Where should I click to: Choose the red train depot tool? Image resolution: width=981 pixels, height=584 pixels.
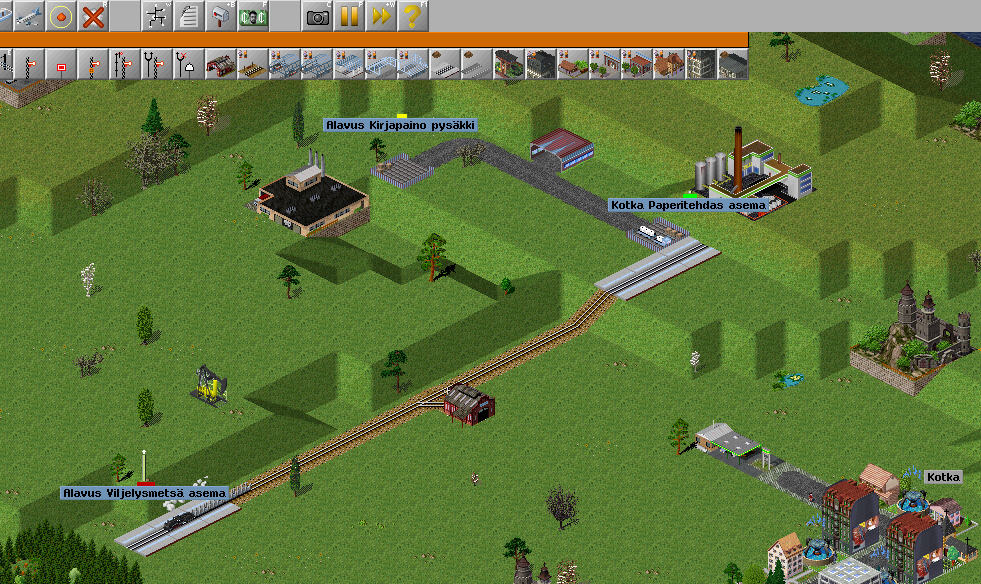point(220,65)
